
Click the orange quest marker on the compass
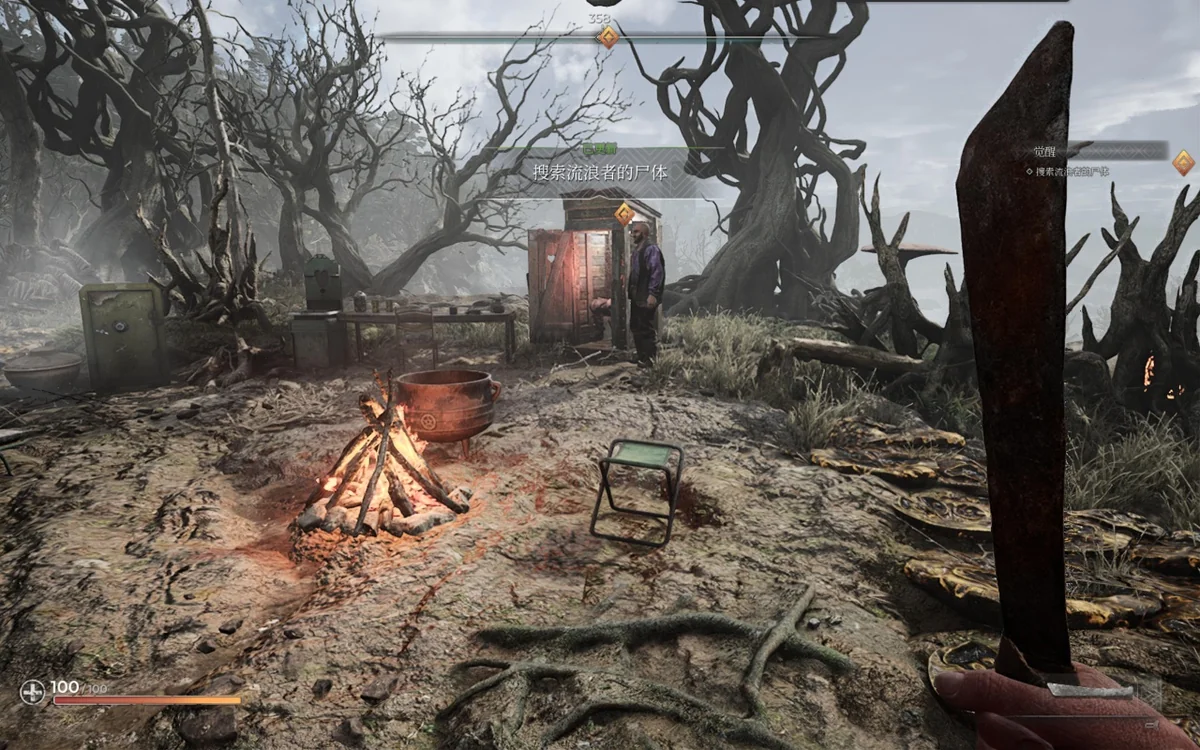pos(607,38)
